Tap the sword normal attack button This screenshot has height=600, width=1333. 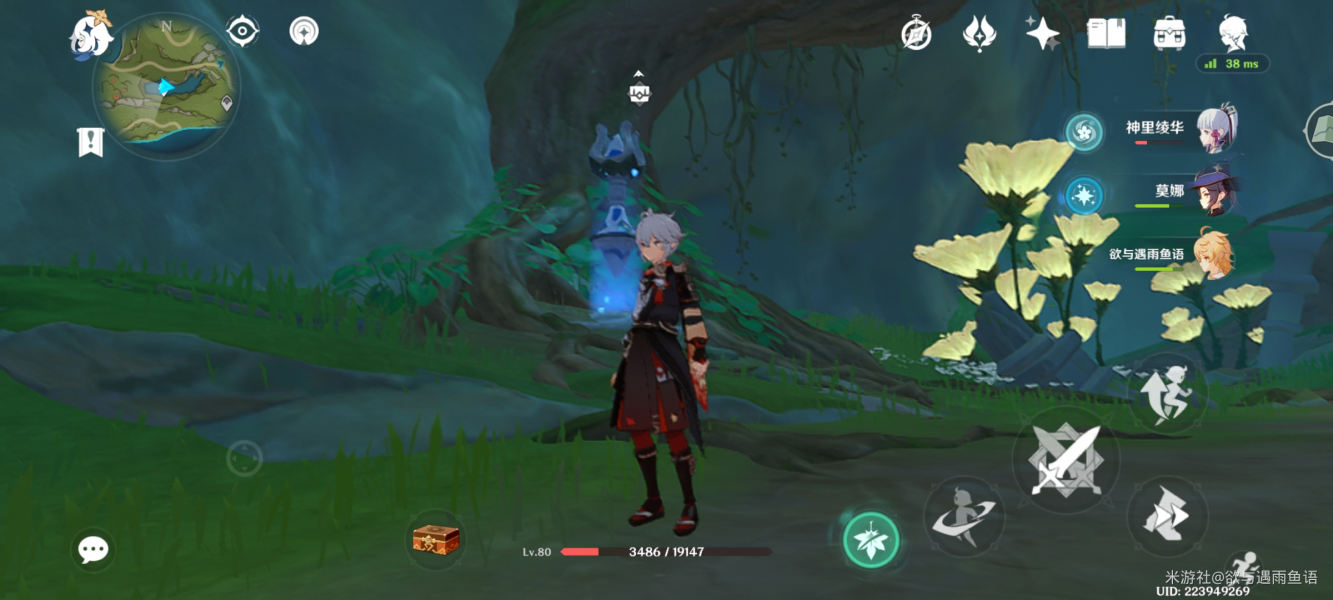click(1066, 461)
